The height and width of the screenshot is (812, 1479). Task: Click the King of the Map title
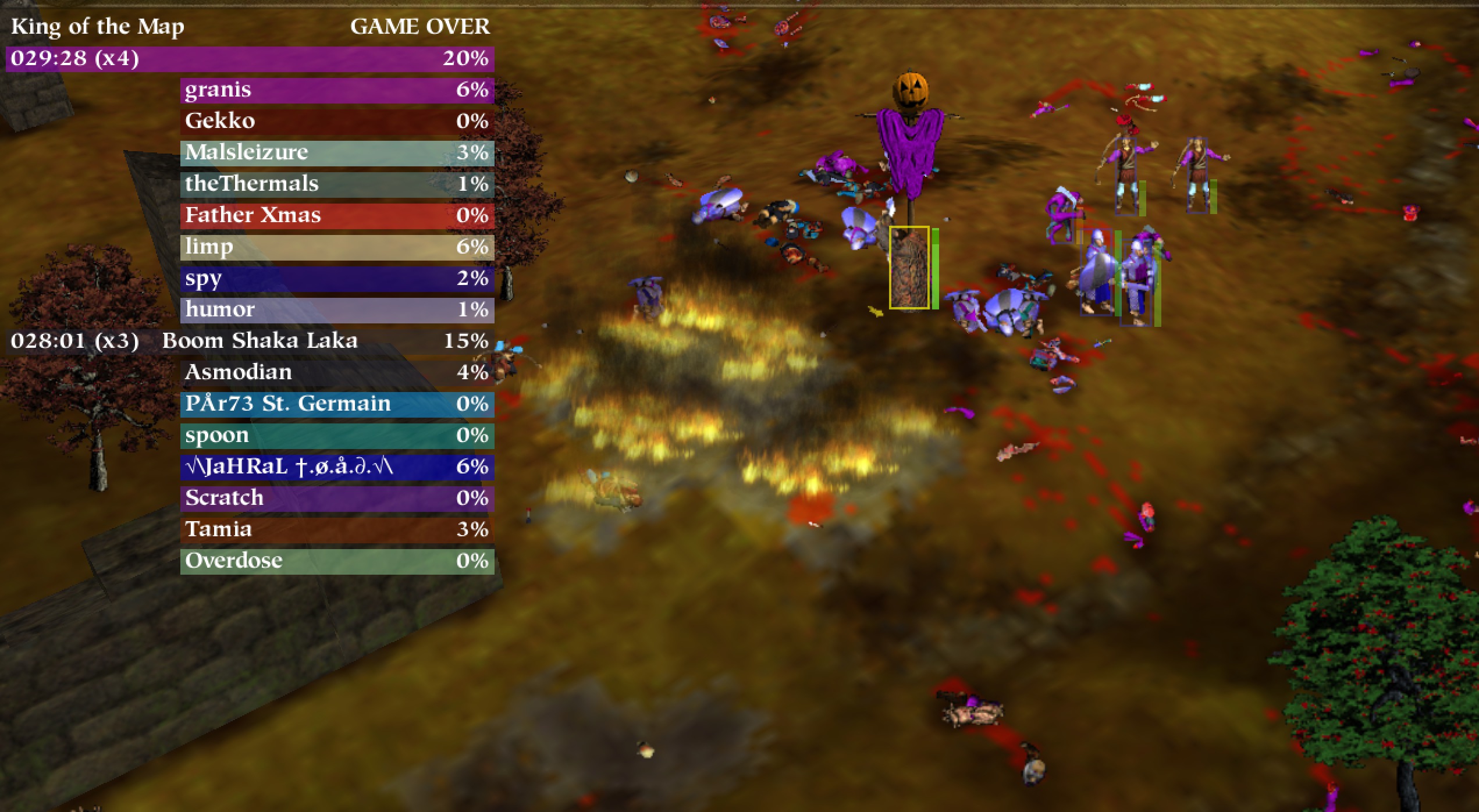(x=98, y=26)
